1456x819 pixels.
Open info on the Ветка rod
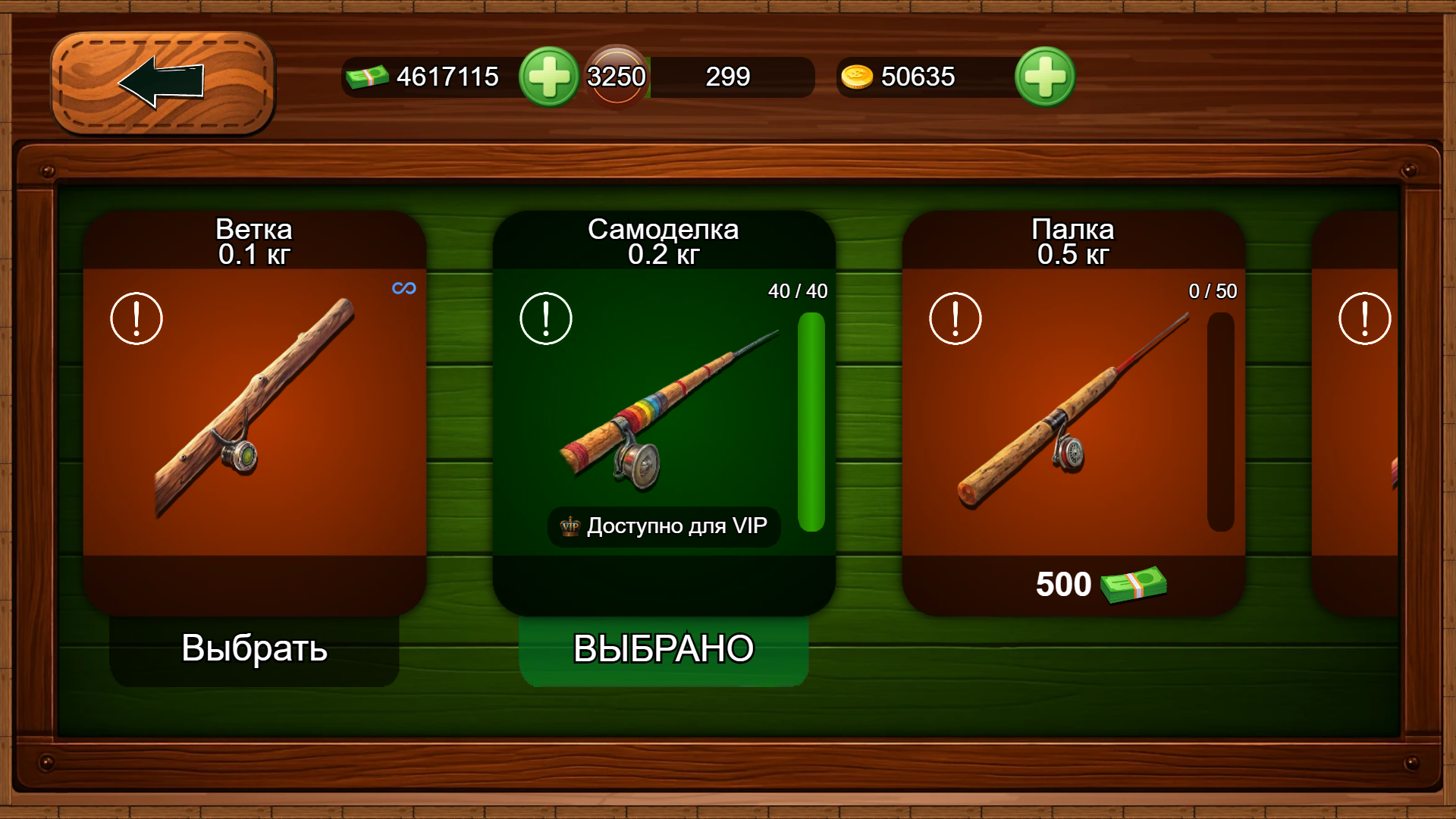coord(136,318)
